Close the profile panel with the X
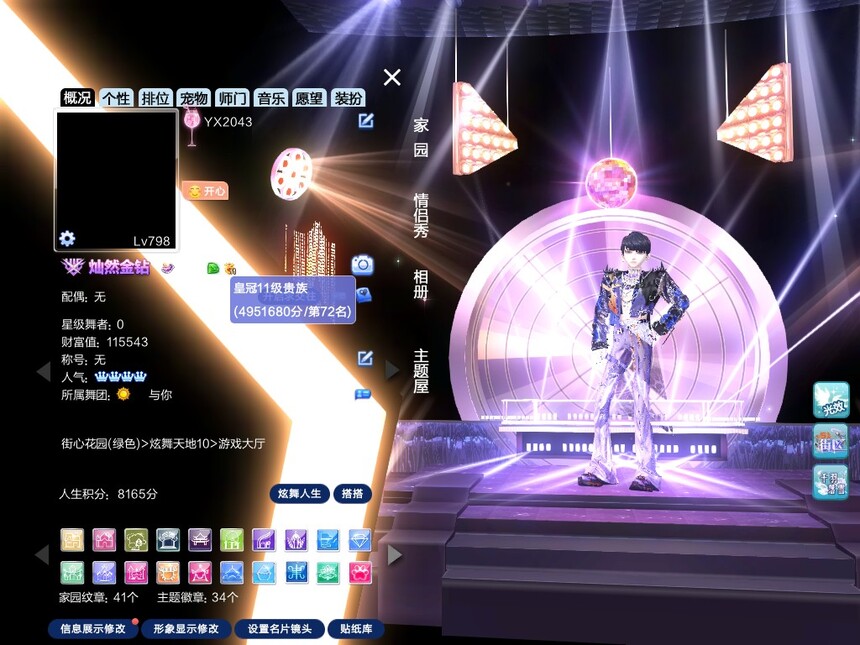Viewport: 860px width, 645px height. coord(392,77)
